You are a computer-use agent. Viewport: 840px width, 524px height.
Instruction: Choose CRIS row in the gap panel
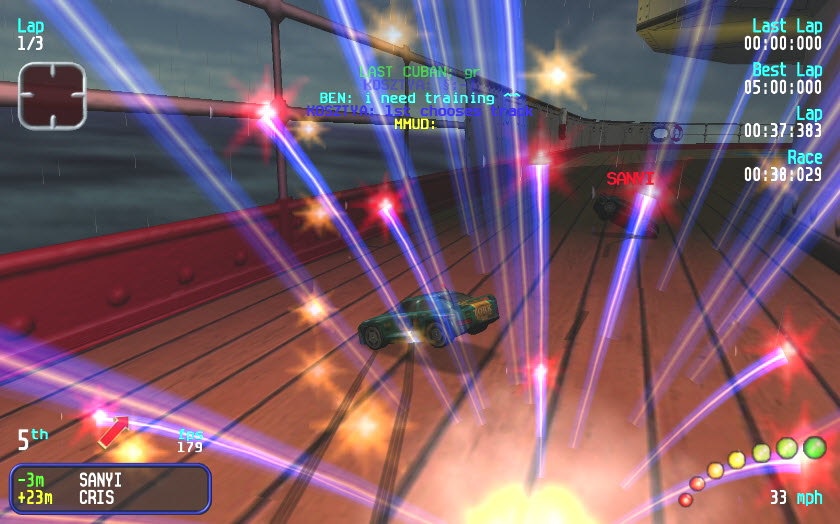click(x=109, y=497)
